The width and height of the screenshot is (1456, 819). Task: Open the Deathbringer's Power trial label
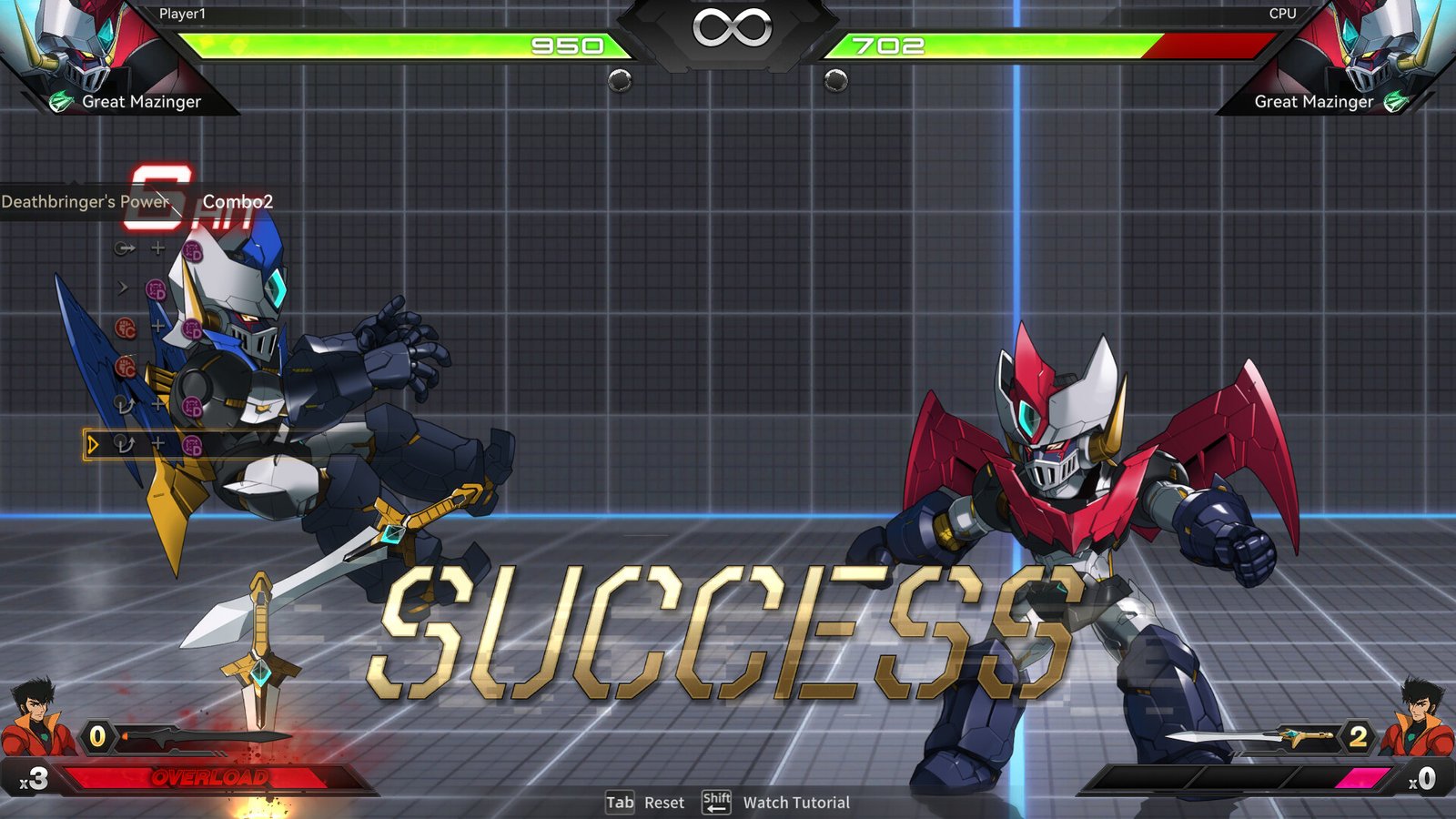click(85, 202)
